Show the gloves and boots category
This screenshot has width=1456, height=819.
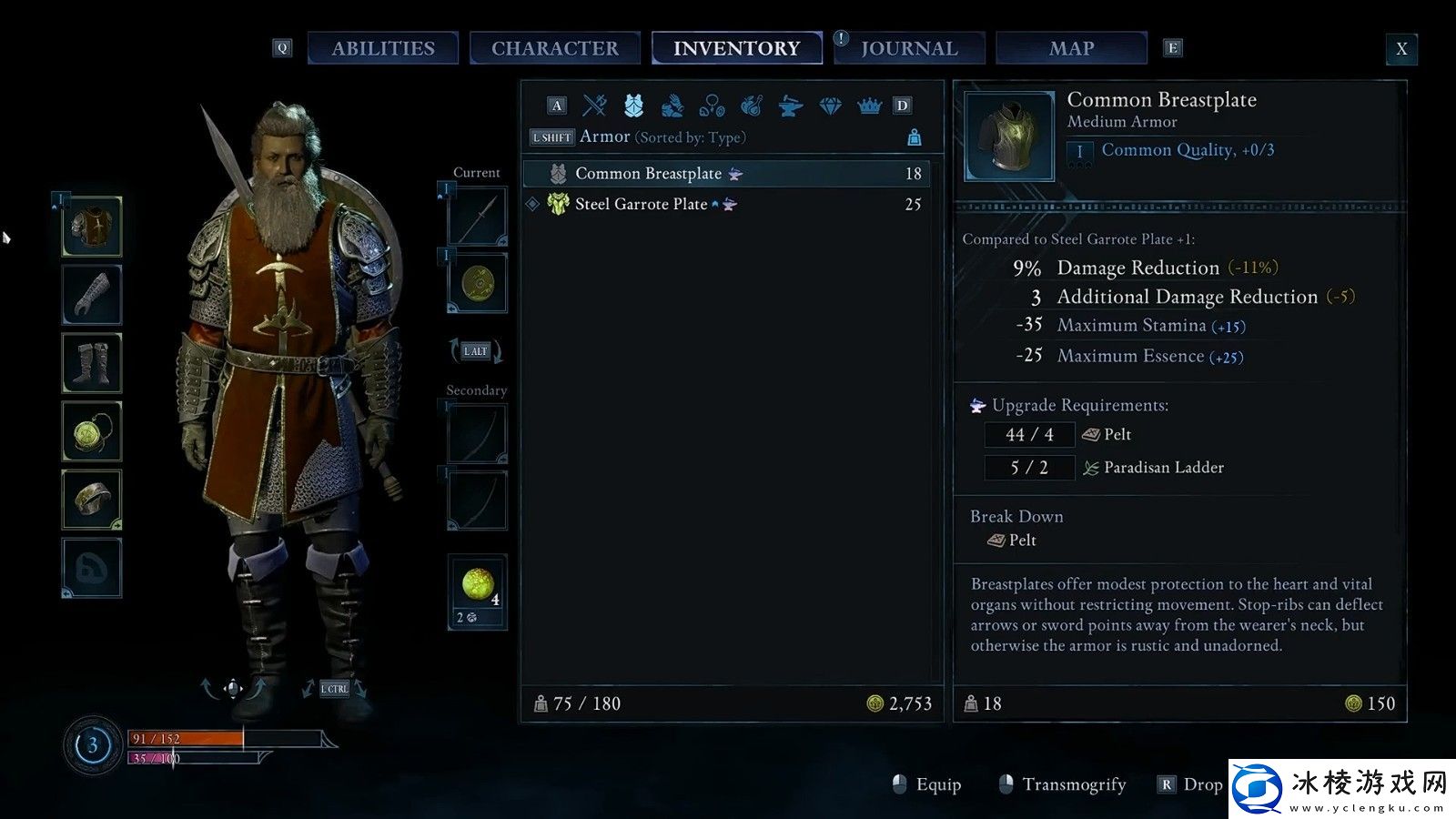[x=672, y=106]
